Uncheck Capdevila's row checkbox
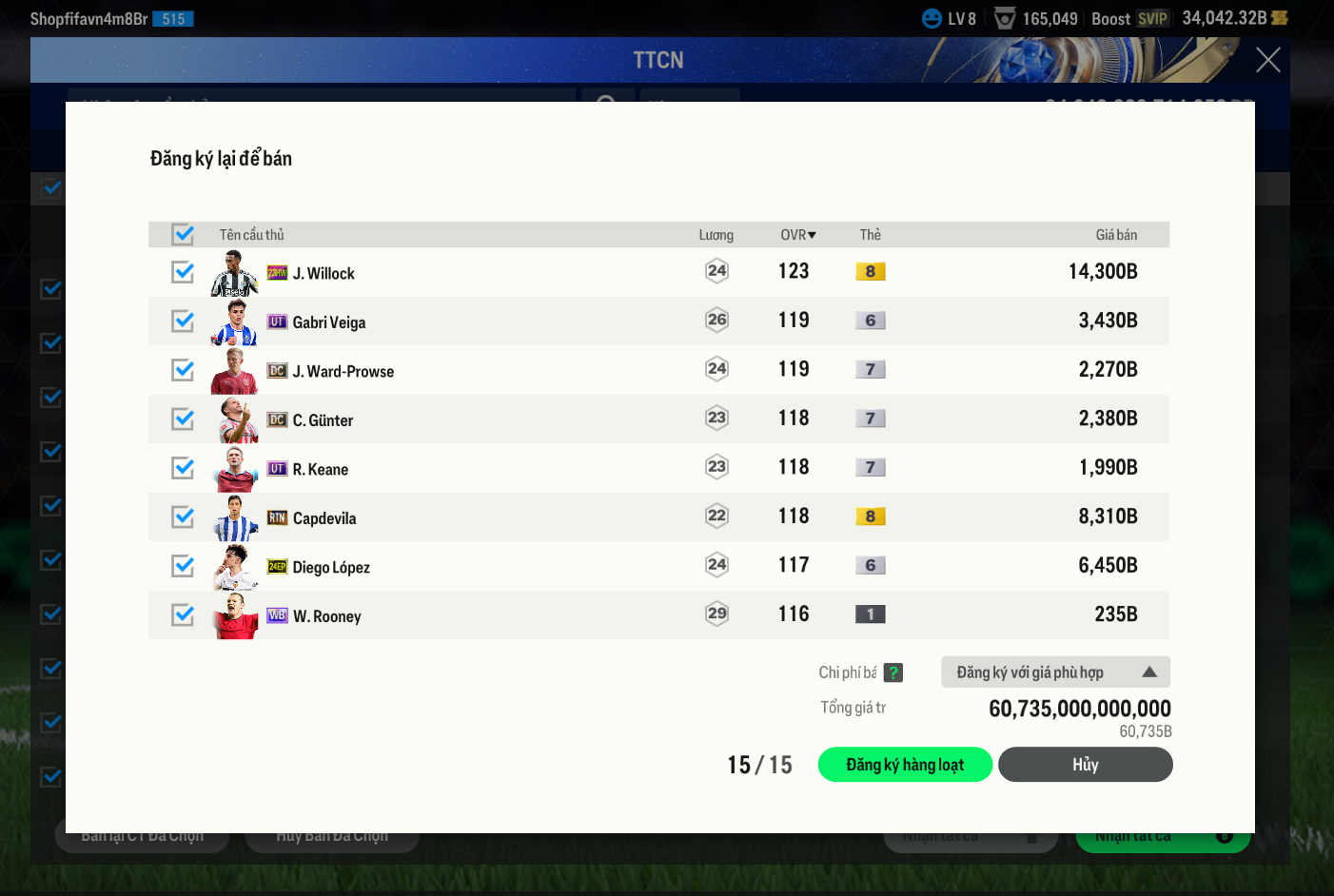The height and width of the screenshot is (896, 1334). [x=183, y=517]
